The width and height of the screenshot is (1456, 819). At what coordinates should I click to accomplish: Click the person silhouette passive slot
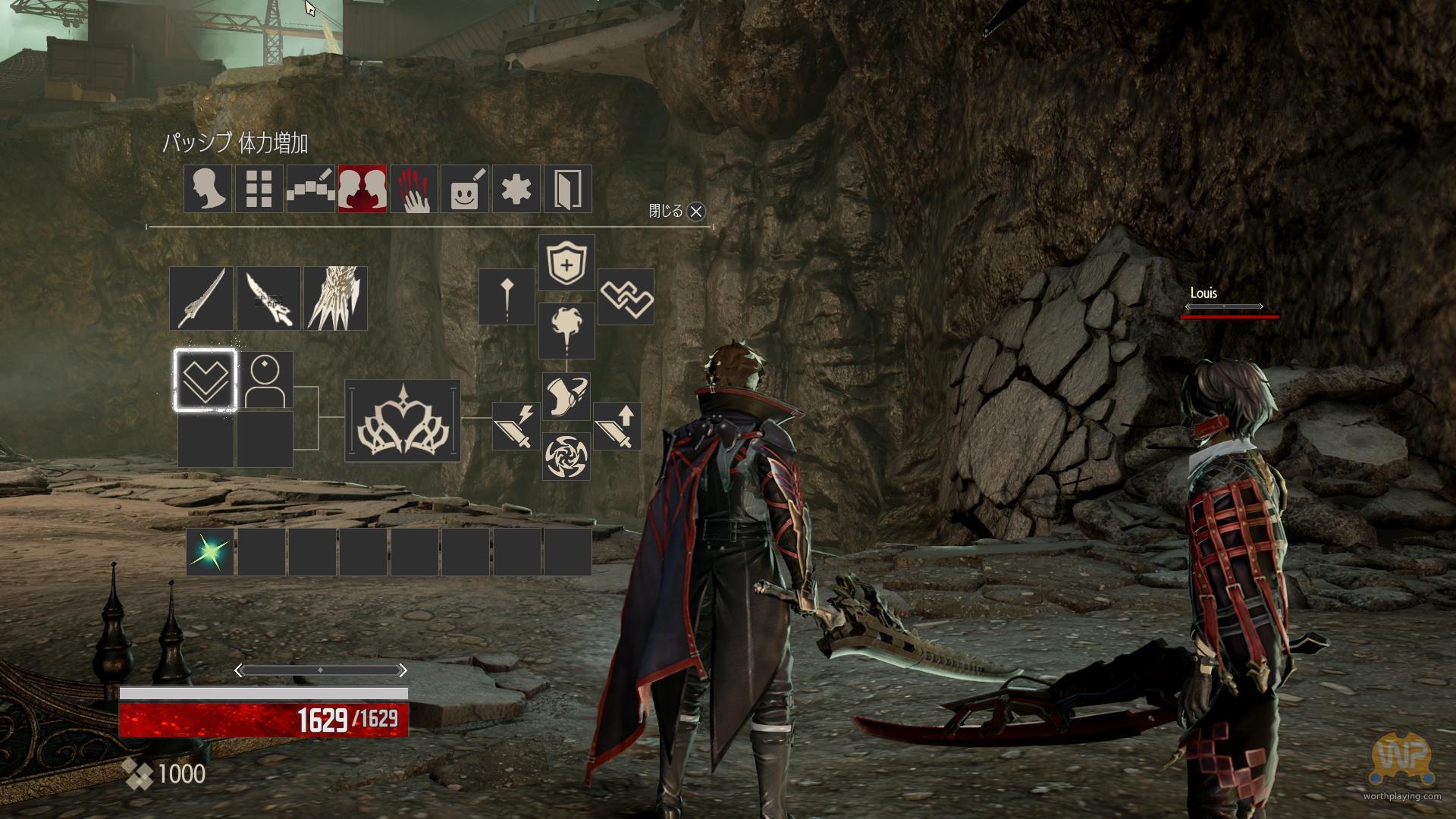265,380
